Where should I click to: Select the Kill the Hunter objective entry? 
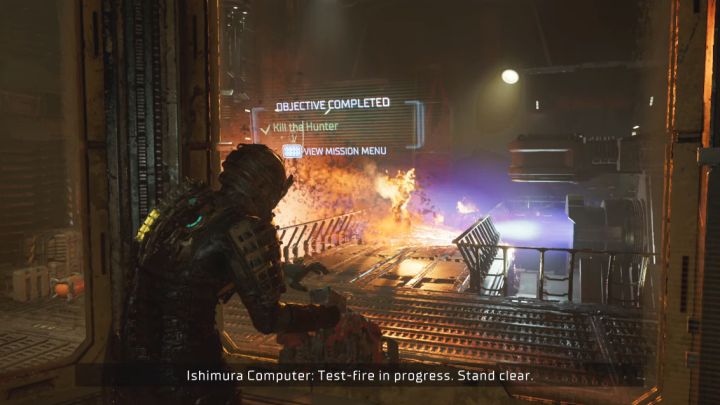[304, 127]
